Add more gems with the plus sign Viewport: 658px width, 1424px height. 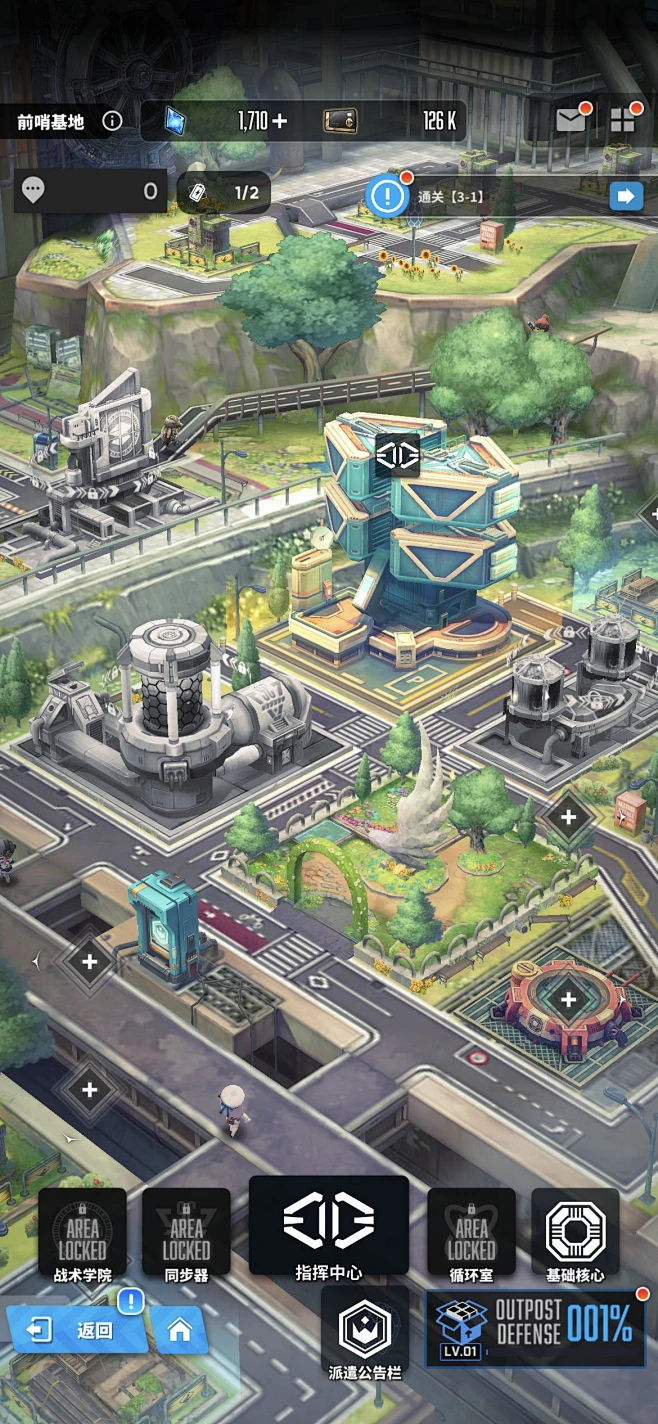pyautogui.click(x=279, y=122)
